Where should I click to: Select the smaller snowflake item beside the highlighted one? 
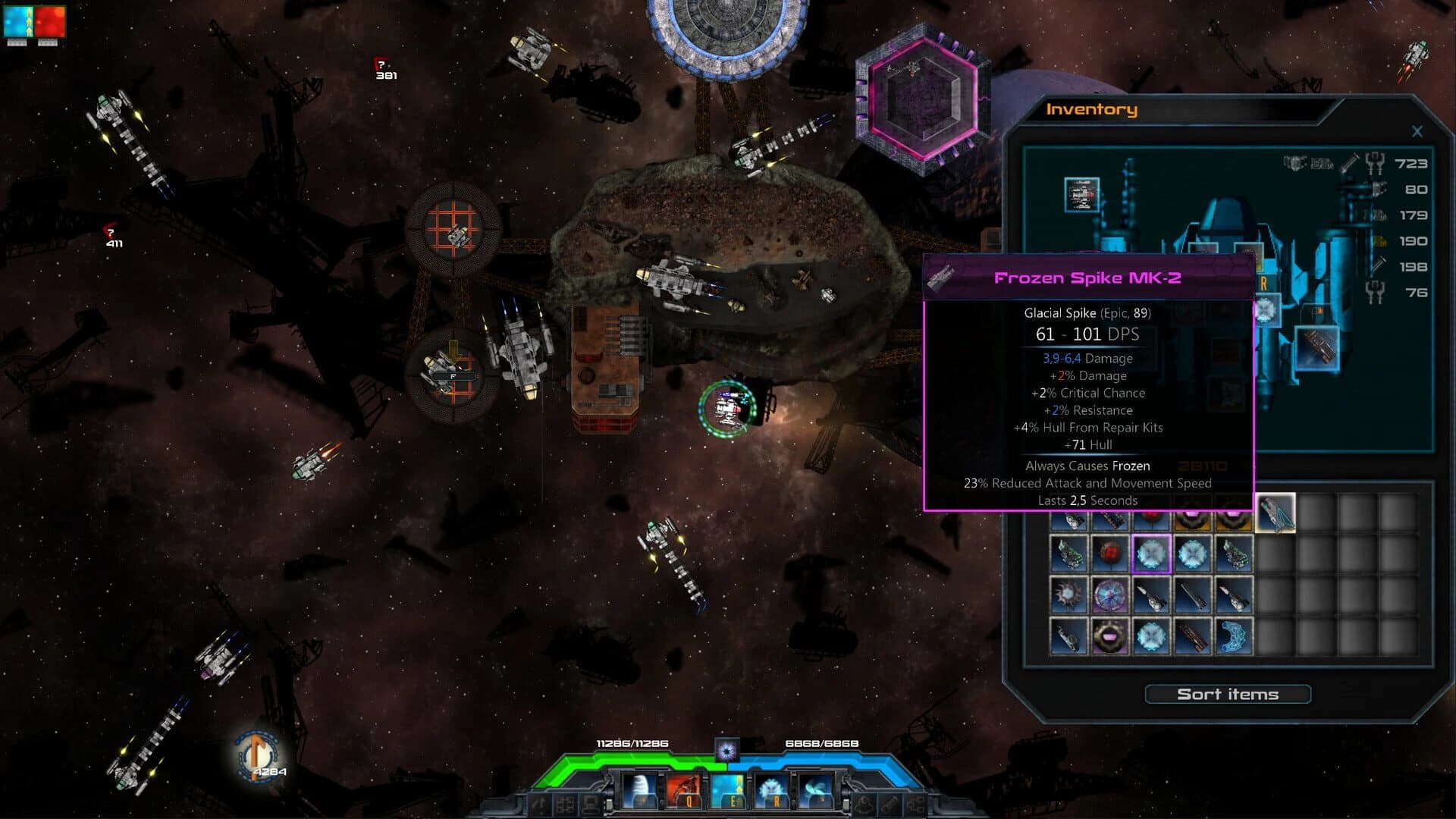[1194, 554]
